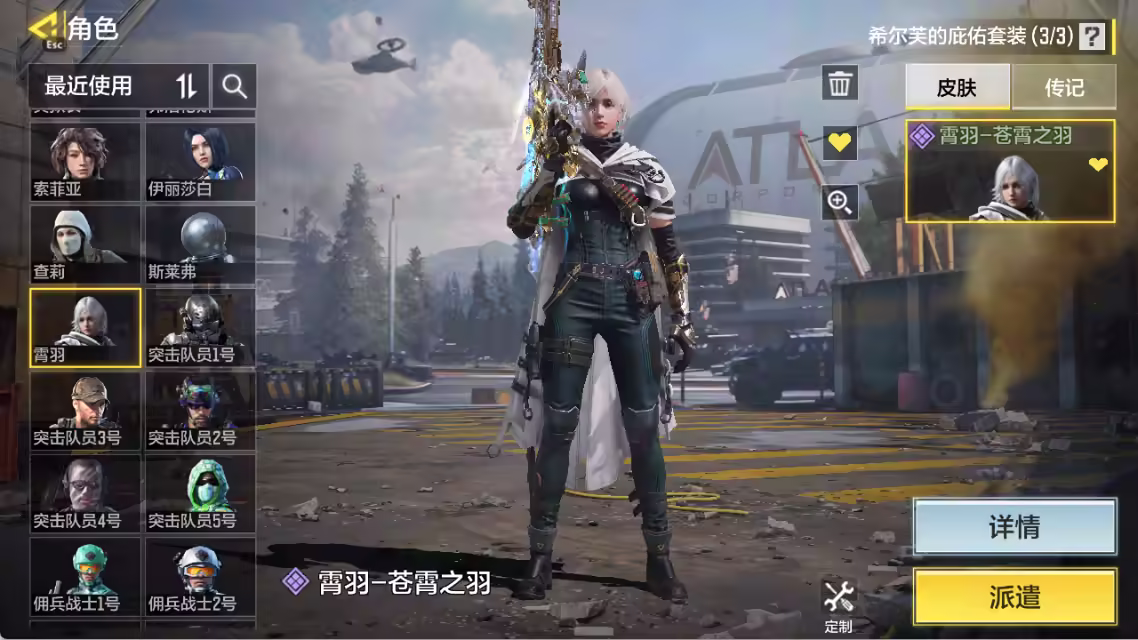
Task: Confirm with the yellow 派遣 button
Action: pos(1014,597)
